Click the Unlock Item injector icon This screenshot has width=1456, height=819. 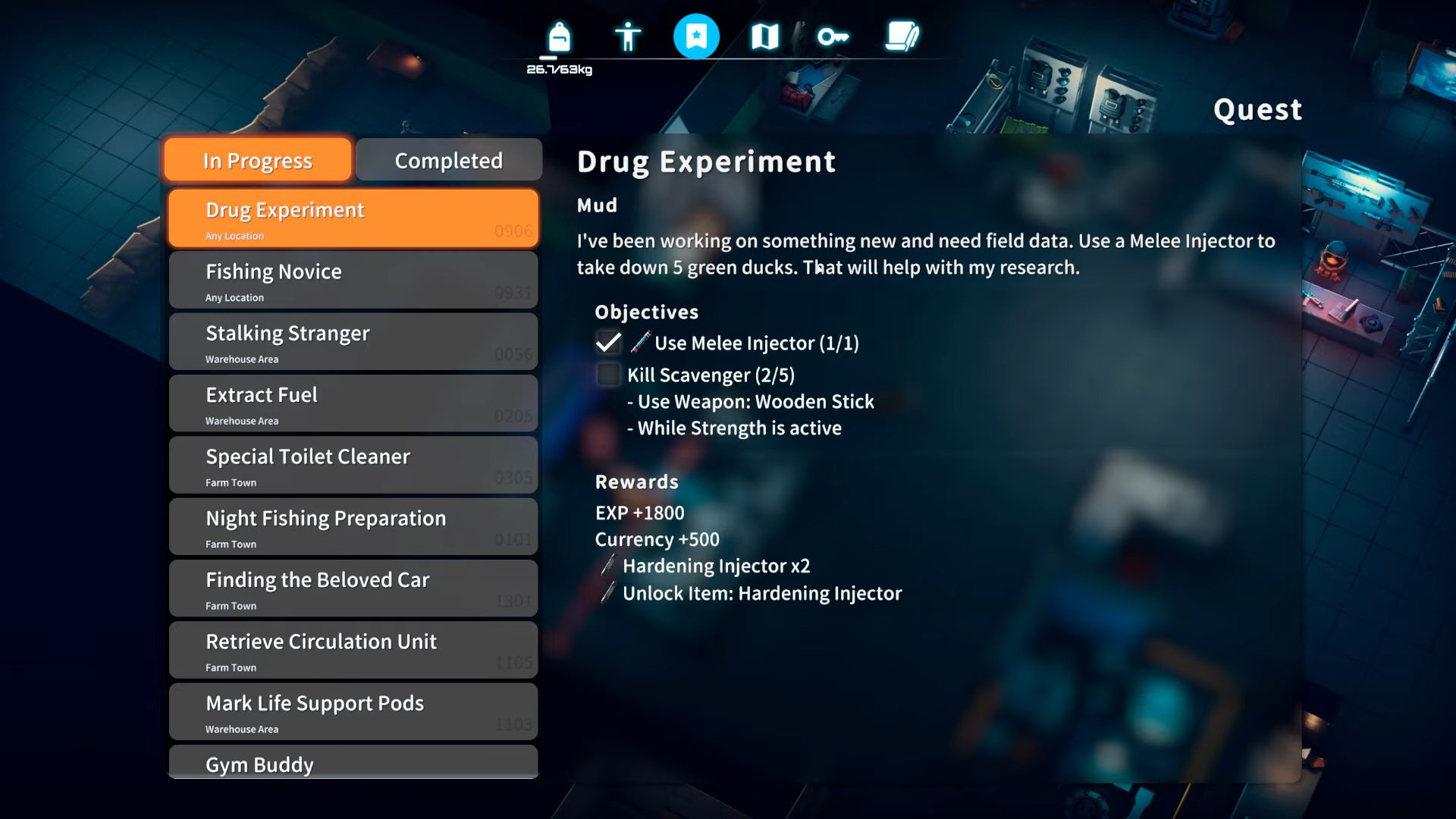[x=607, y=594]
